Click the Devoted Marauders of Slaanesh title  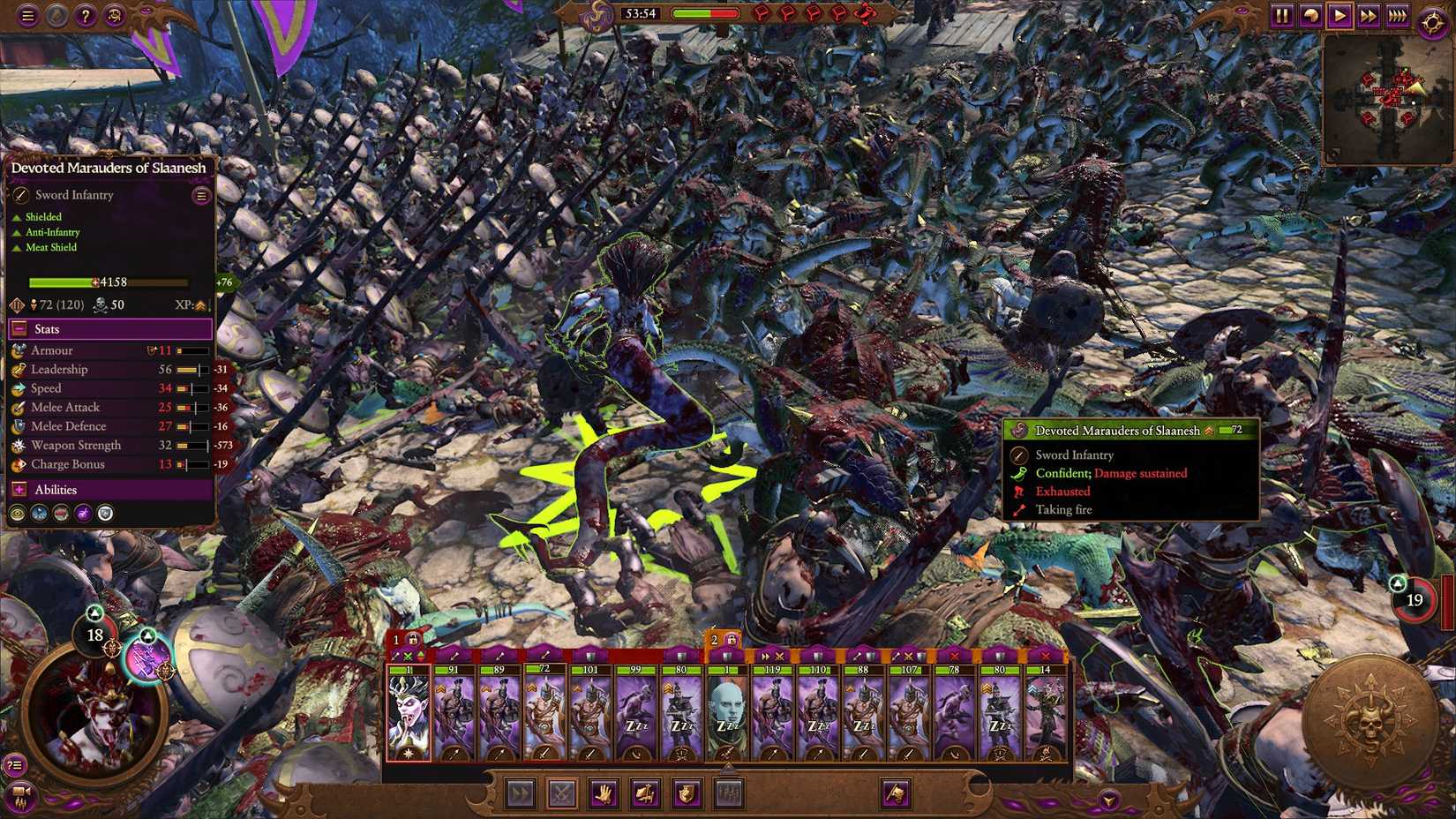[107, 167]
